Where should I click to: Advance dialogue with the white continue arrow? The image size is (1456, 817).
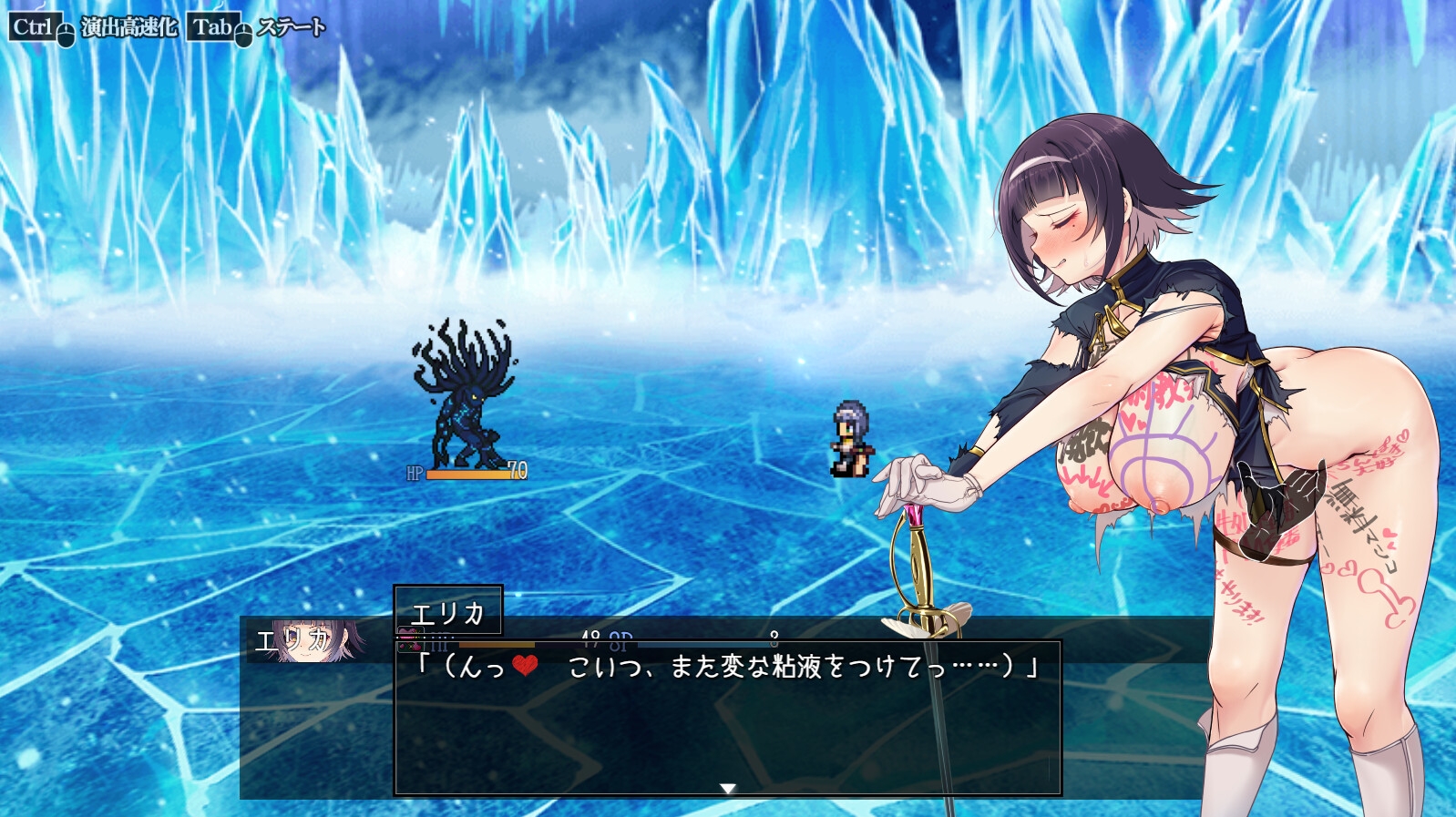pyautogui.click(x=727, y=788)
